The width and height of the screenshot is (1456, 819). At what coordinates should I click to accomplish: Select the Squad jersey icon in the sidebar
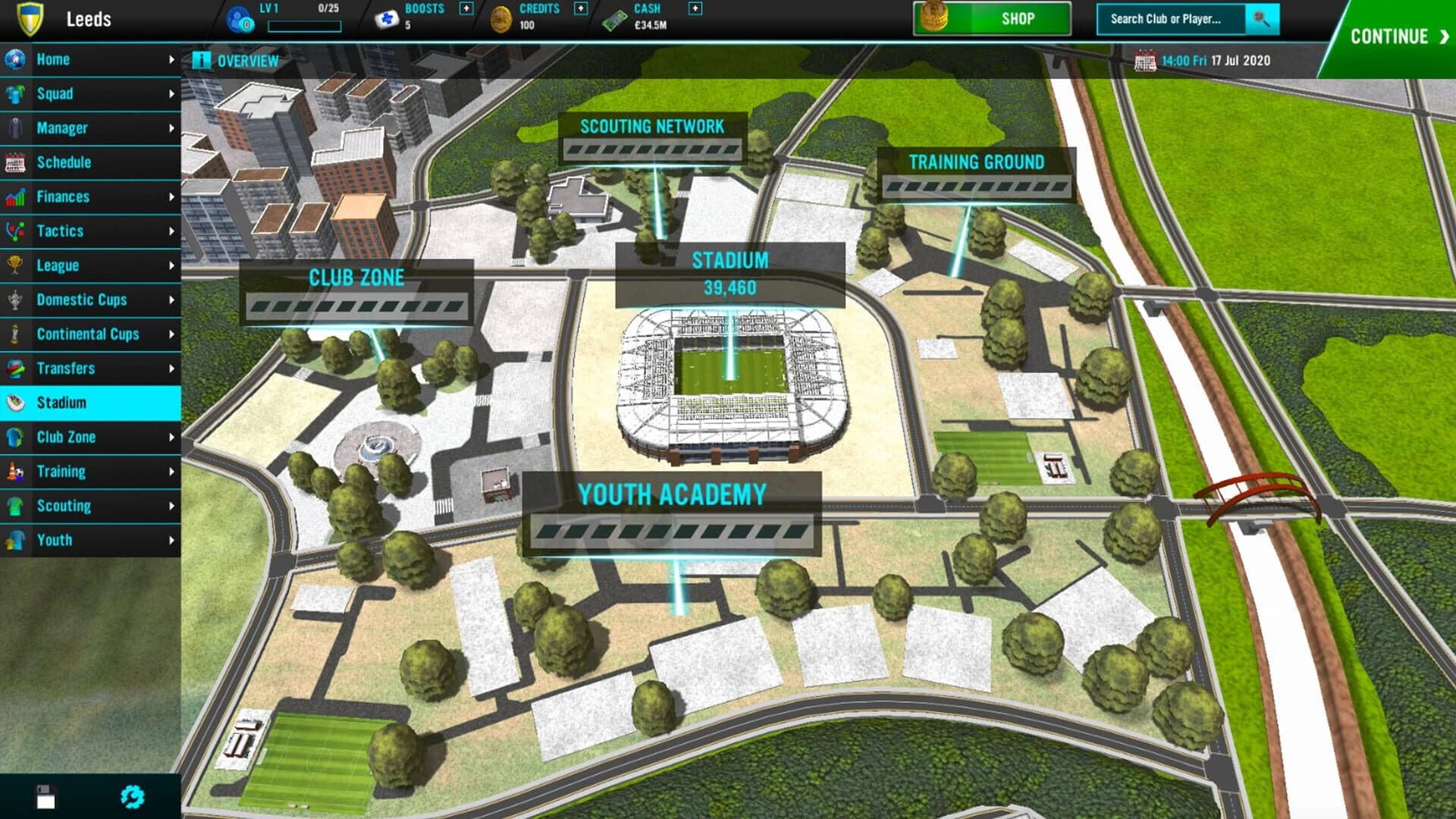pyautogui.click(x=14, y=94)
